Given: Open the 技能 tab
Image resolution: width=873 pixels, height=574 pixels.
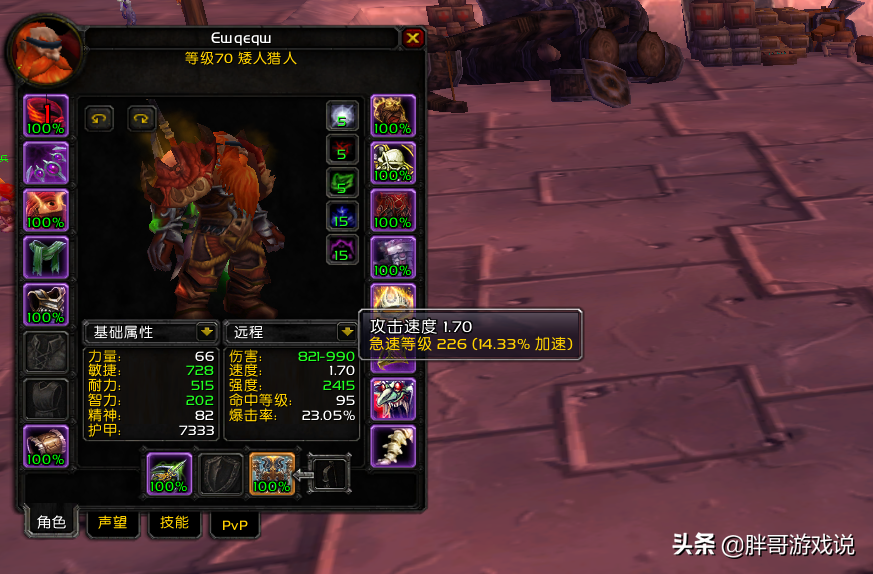Looking at the screenshot, I should pos(174,522).
